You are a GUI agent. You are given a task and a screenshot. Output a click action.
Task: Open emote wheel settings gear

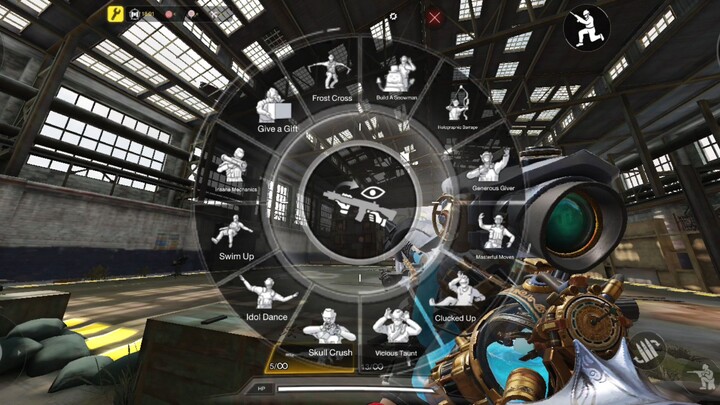pos(393,17)
